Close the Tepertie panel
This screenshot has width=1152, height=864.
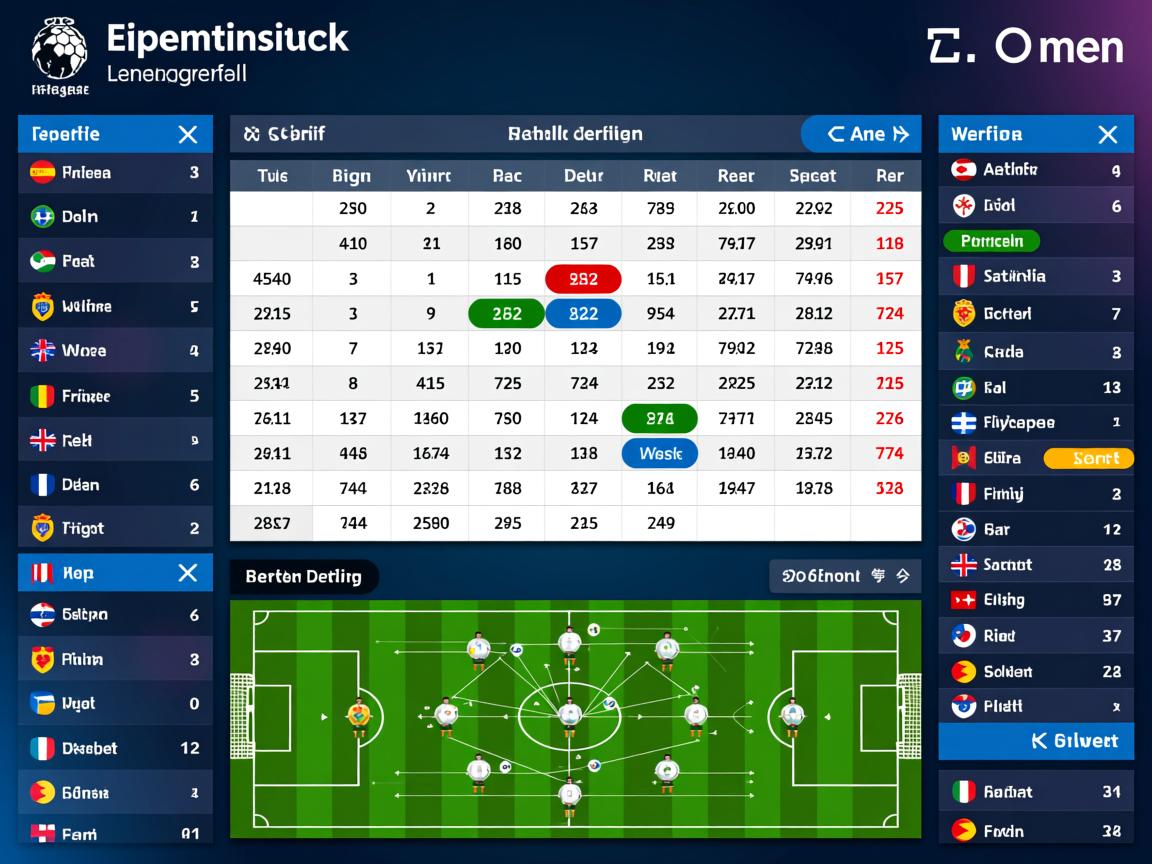pyautogui.click(x=187, y=134)
